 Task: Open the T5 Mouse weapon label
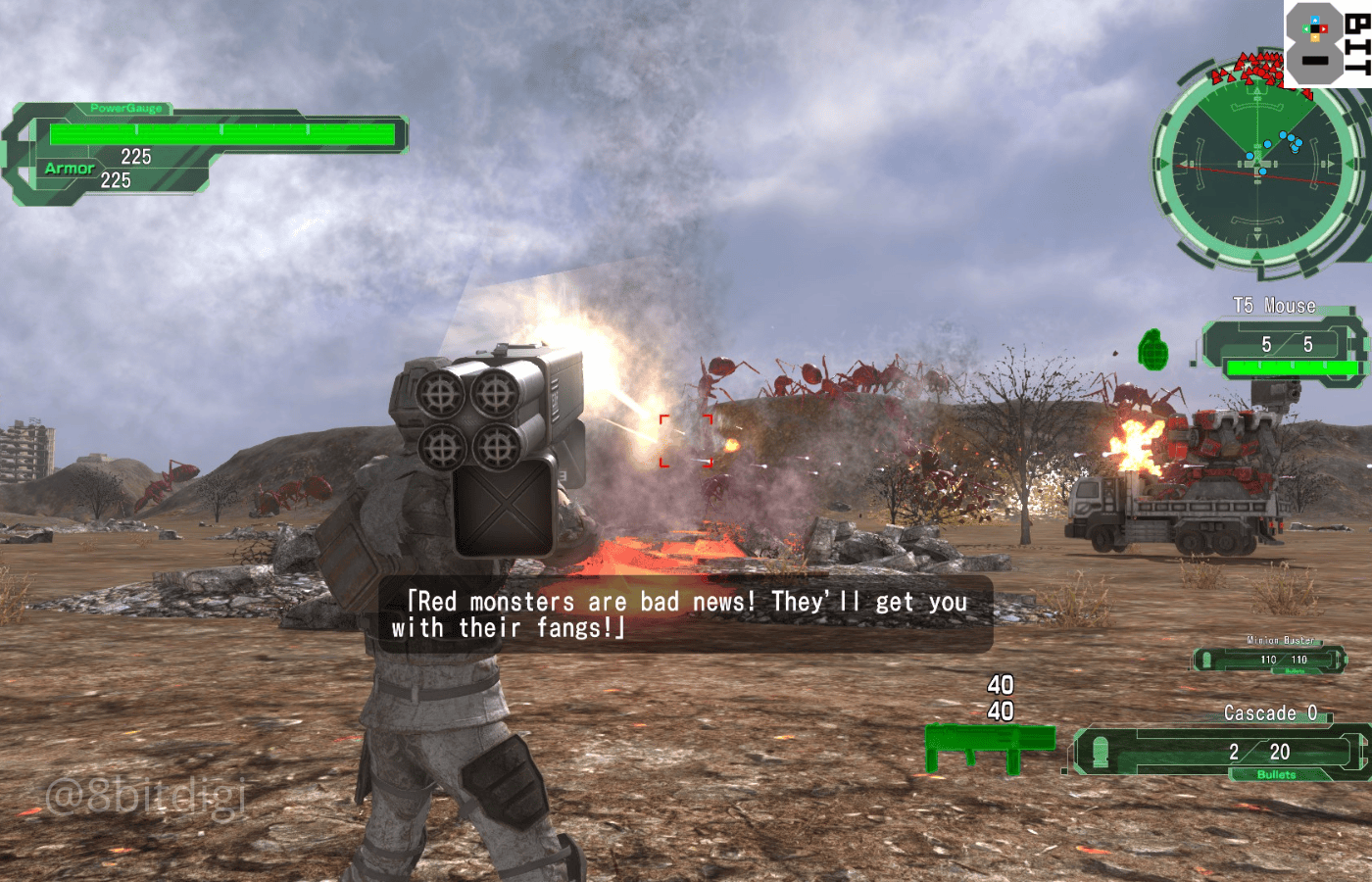1274,306
